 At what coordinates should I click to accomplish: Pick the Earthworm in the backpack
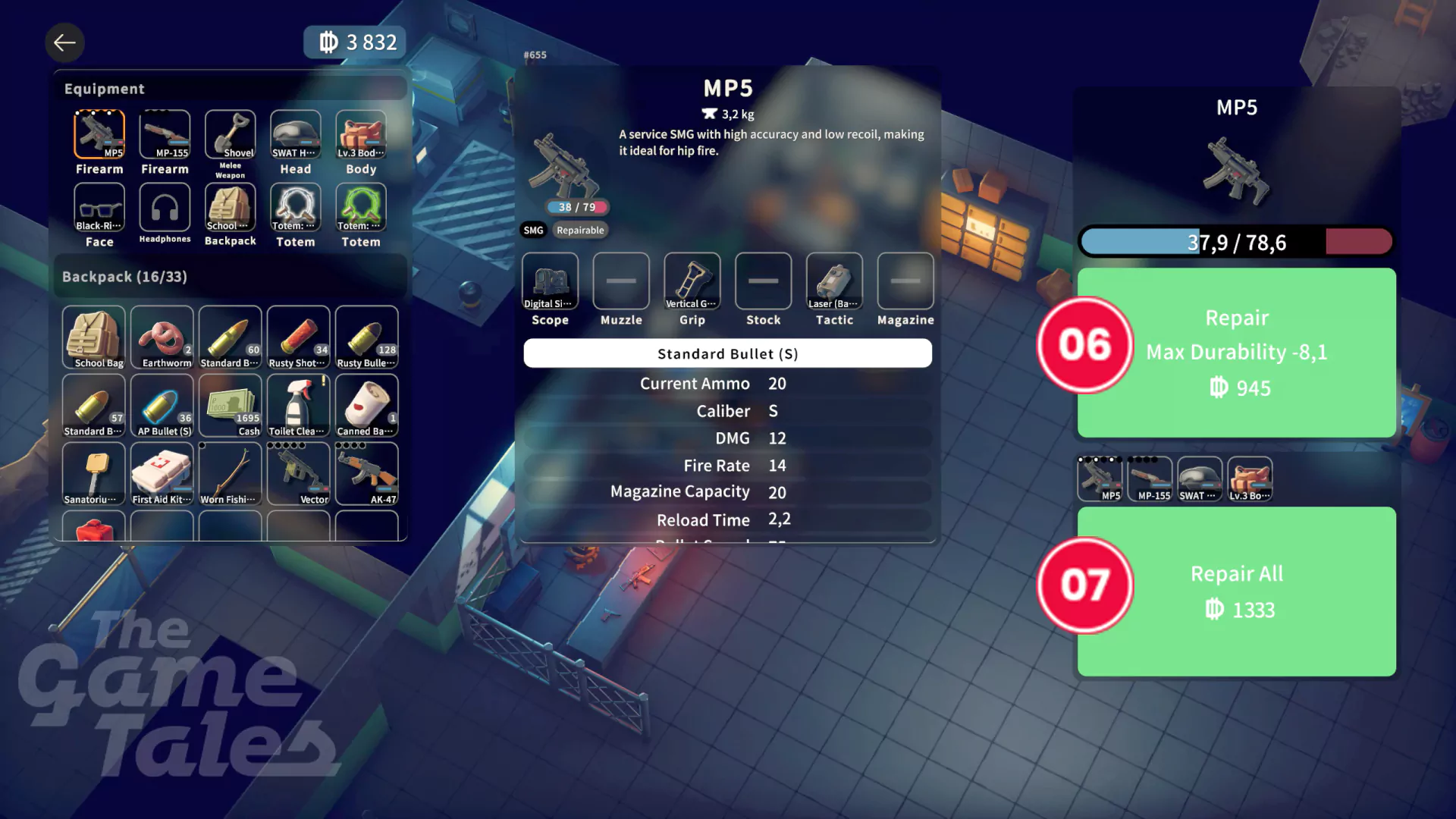pyautogui.click(x=162, y=337)
